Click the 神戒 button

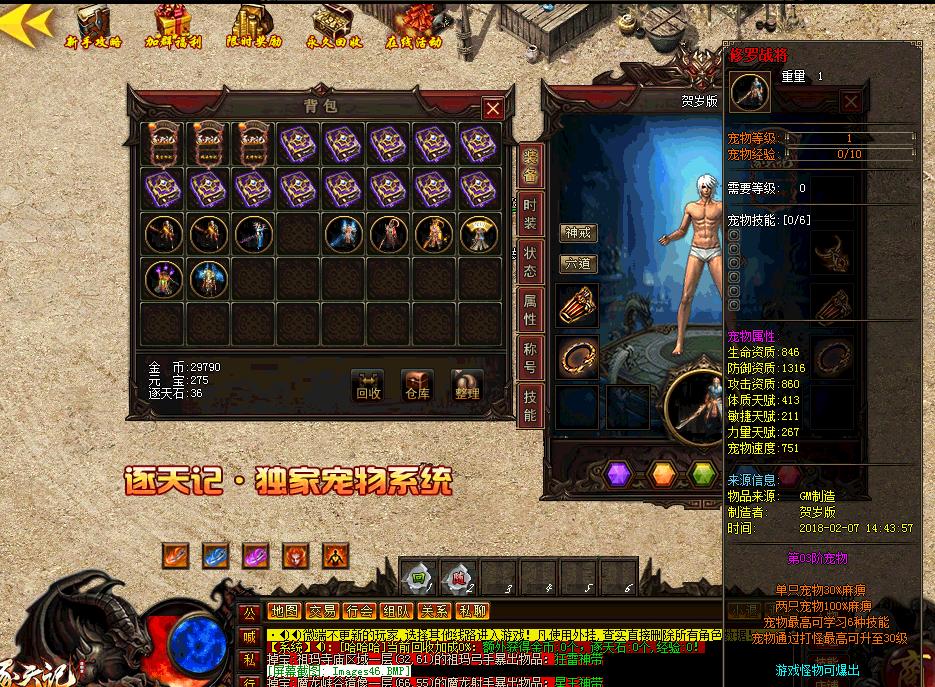(x=578, y=232)
